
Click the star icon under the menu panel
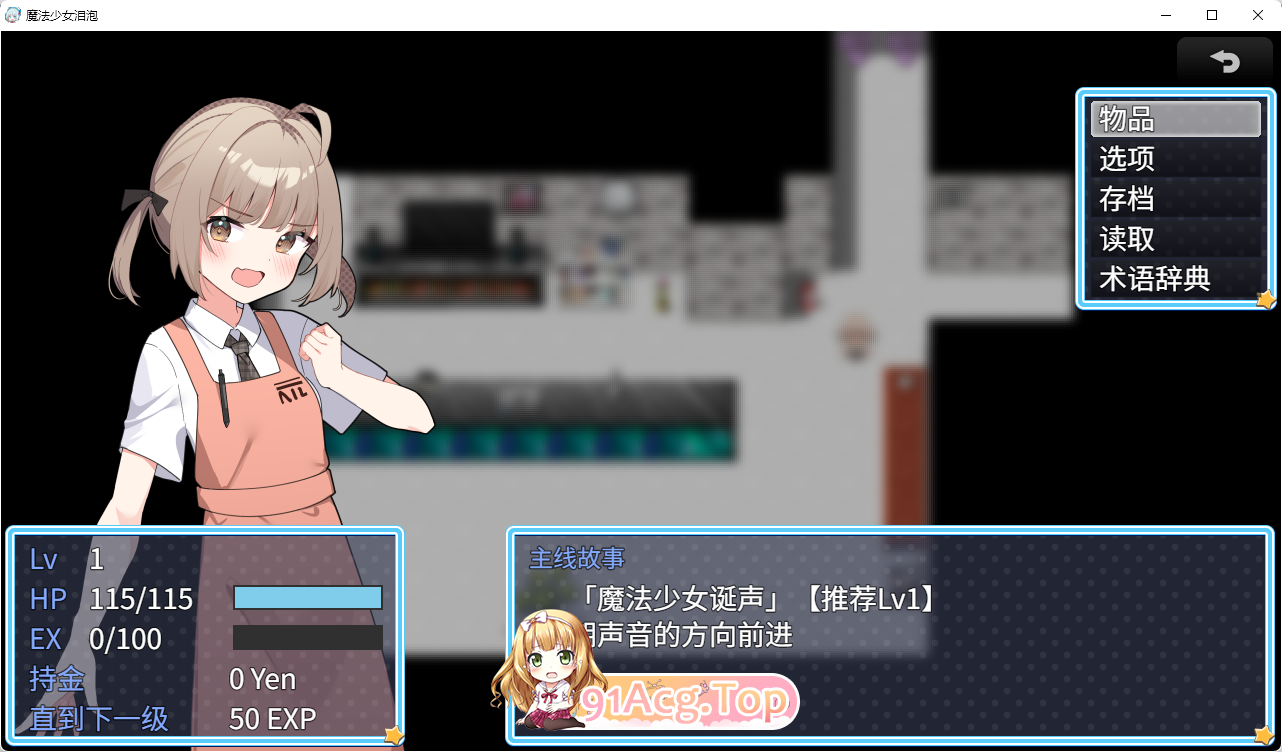[x=1265, y=299]
